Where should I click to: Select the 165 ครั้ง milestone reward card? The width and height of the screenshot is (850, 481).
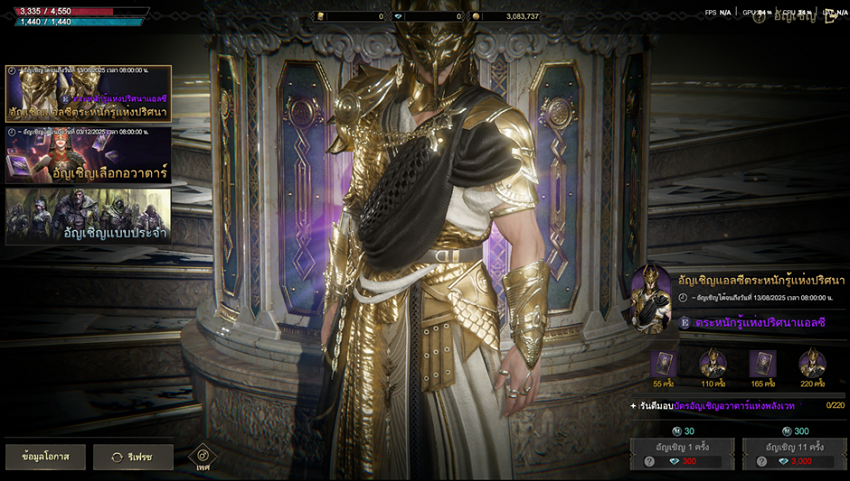pos(762,364)
